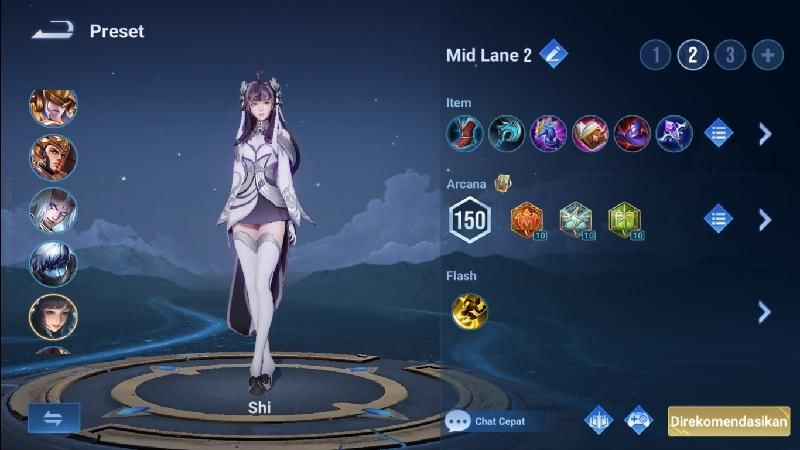
Task: Select the red Arcana rune
Action: [x=527, y=219]
